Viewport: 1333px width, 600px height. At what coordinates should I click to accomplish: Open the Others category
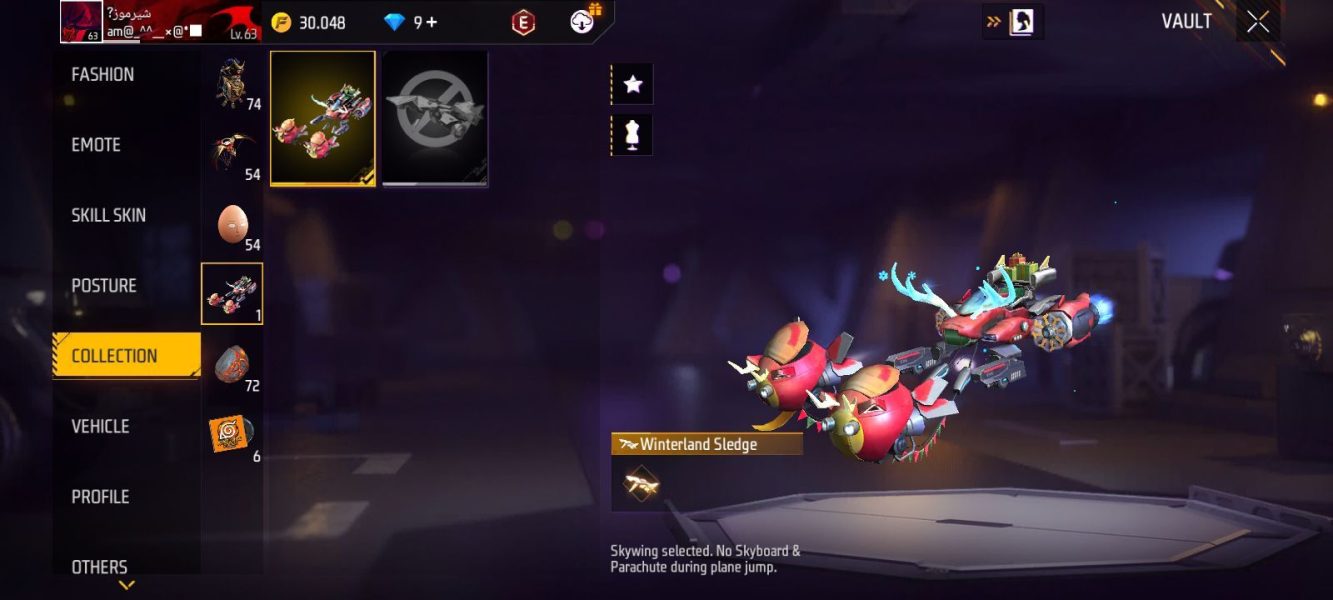99,566
